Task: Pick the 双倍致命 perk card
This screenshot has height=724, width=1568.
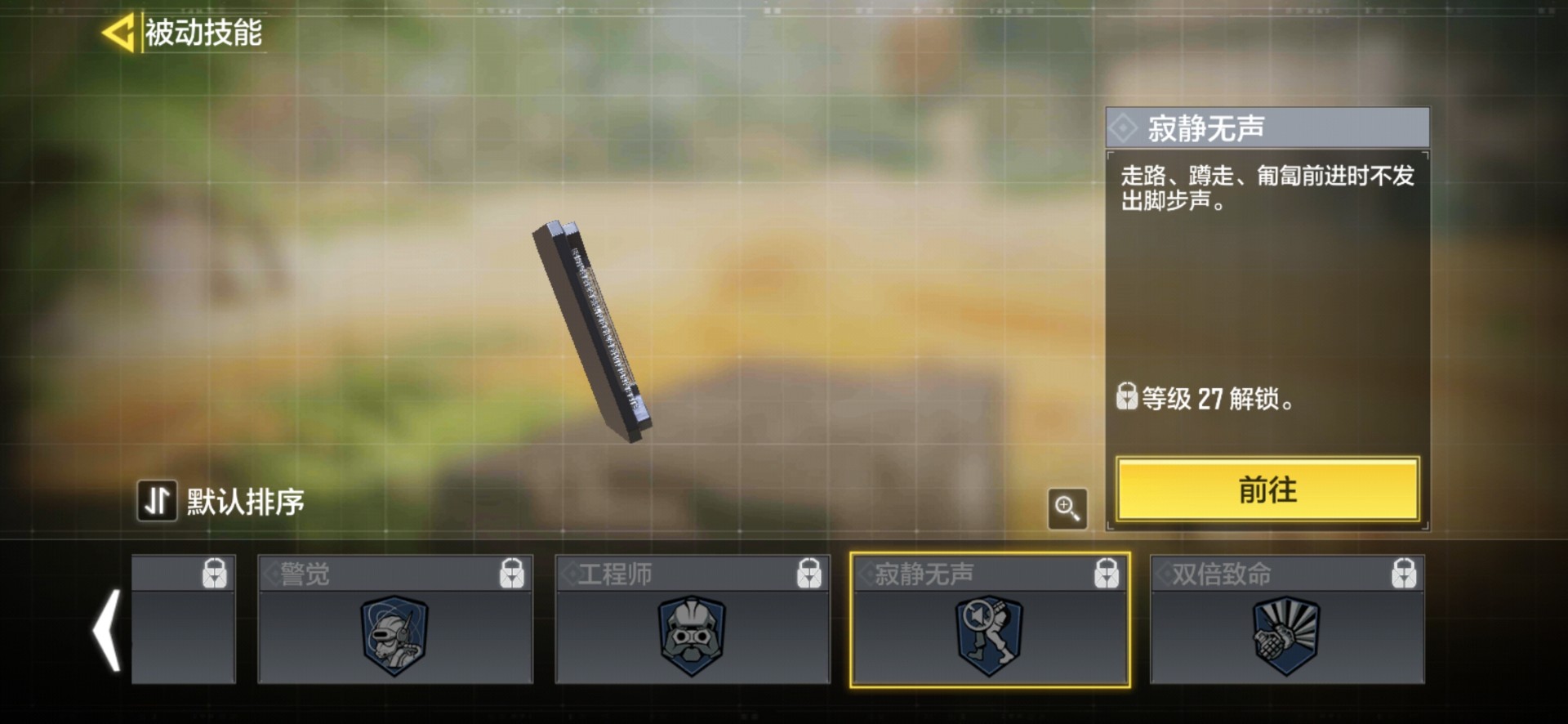Action: pos(1287,619)
